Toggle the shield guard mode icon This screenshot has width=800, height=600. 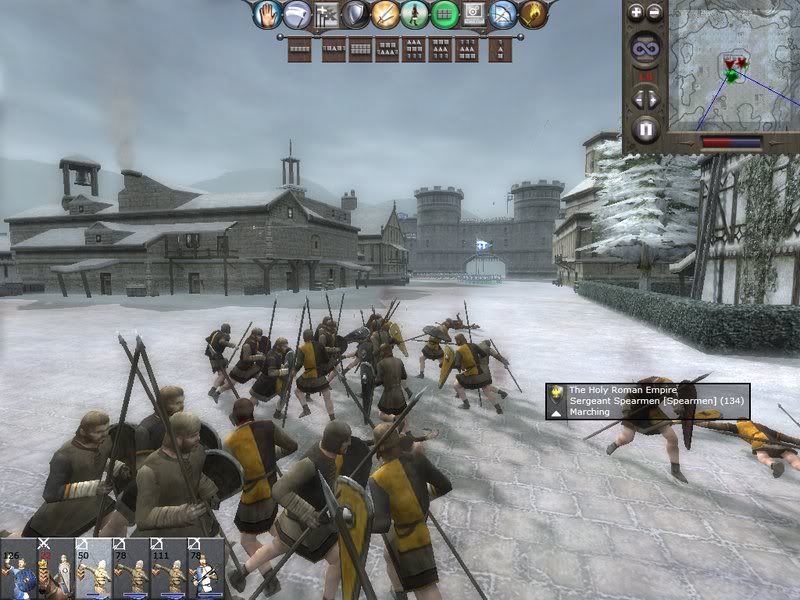pyautogui.click(x=355, y=14)
